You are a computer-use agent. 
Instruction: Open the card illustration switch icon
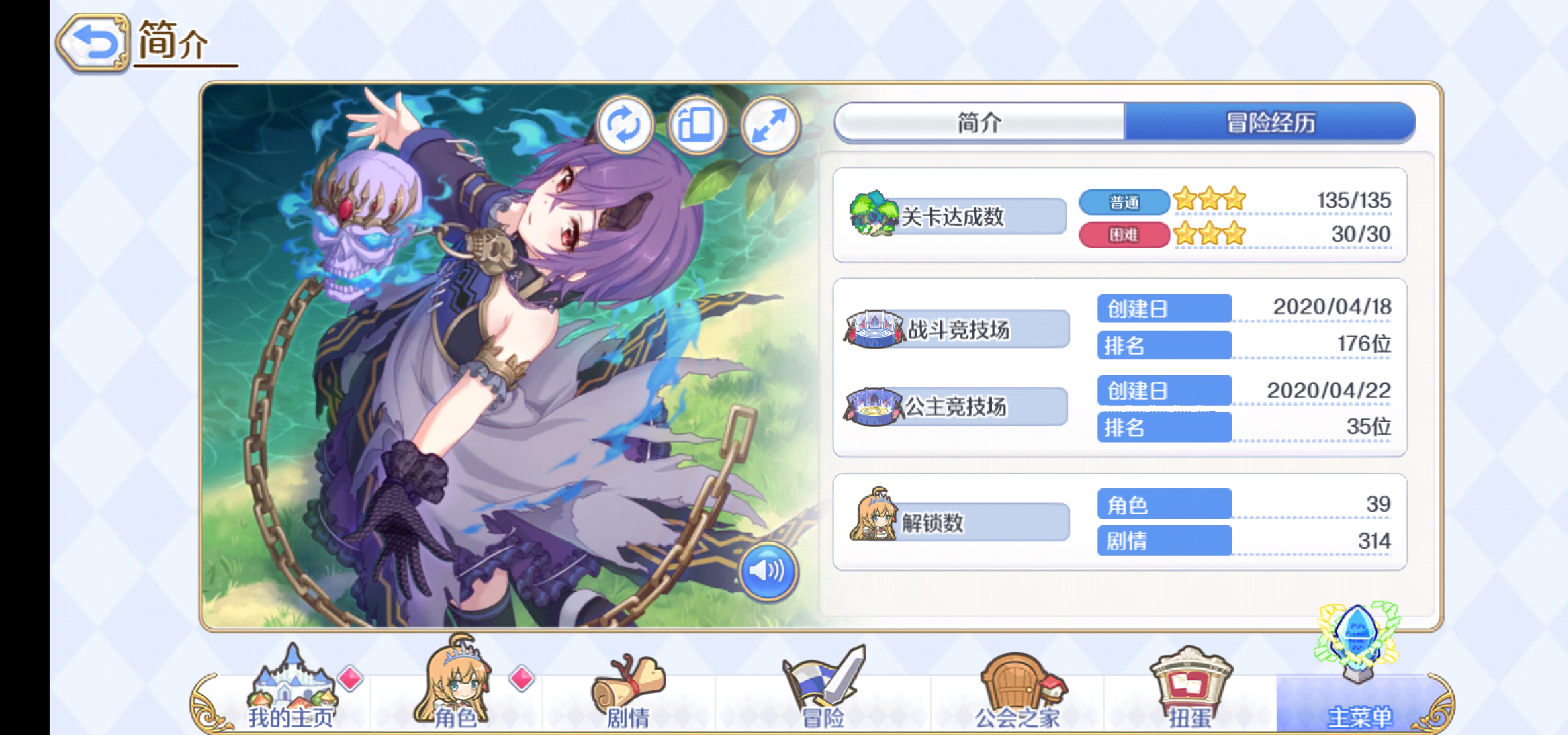697,125
